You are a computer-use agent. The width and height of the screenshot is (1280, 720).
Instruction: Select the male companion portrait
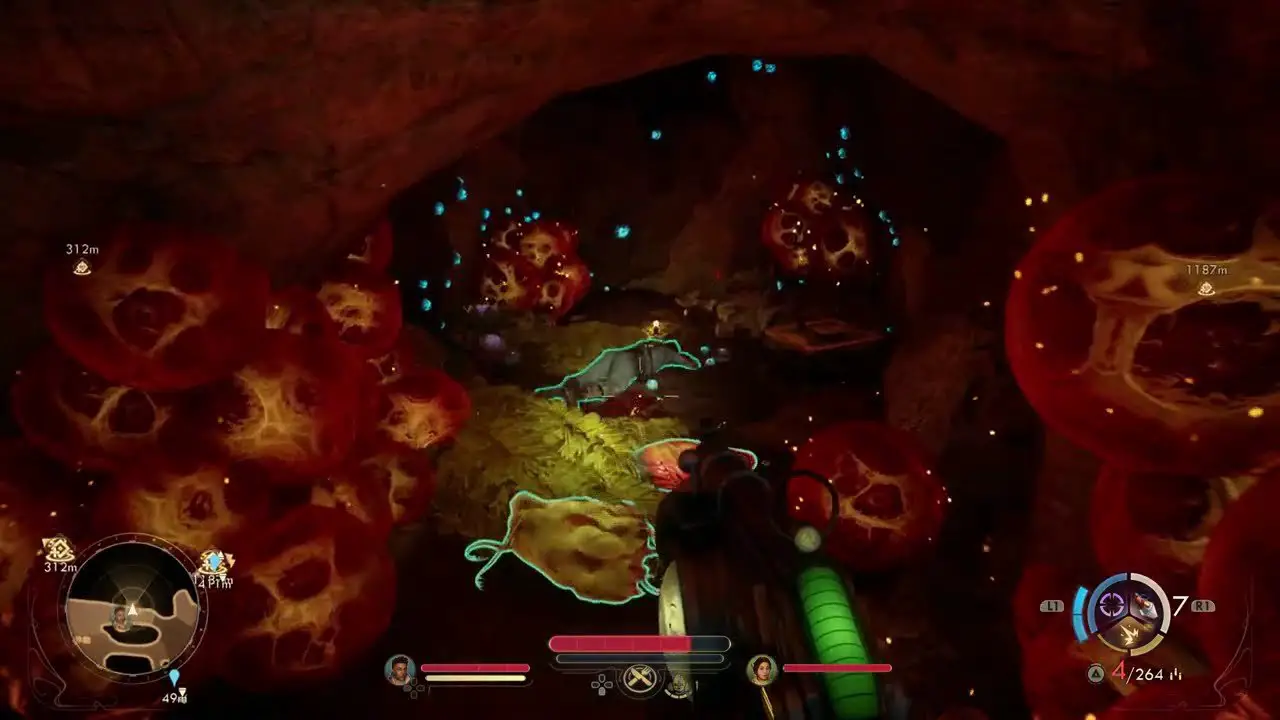[400, 669]
